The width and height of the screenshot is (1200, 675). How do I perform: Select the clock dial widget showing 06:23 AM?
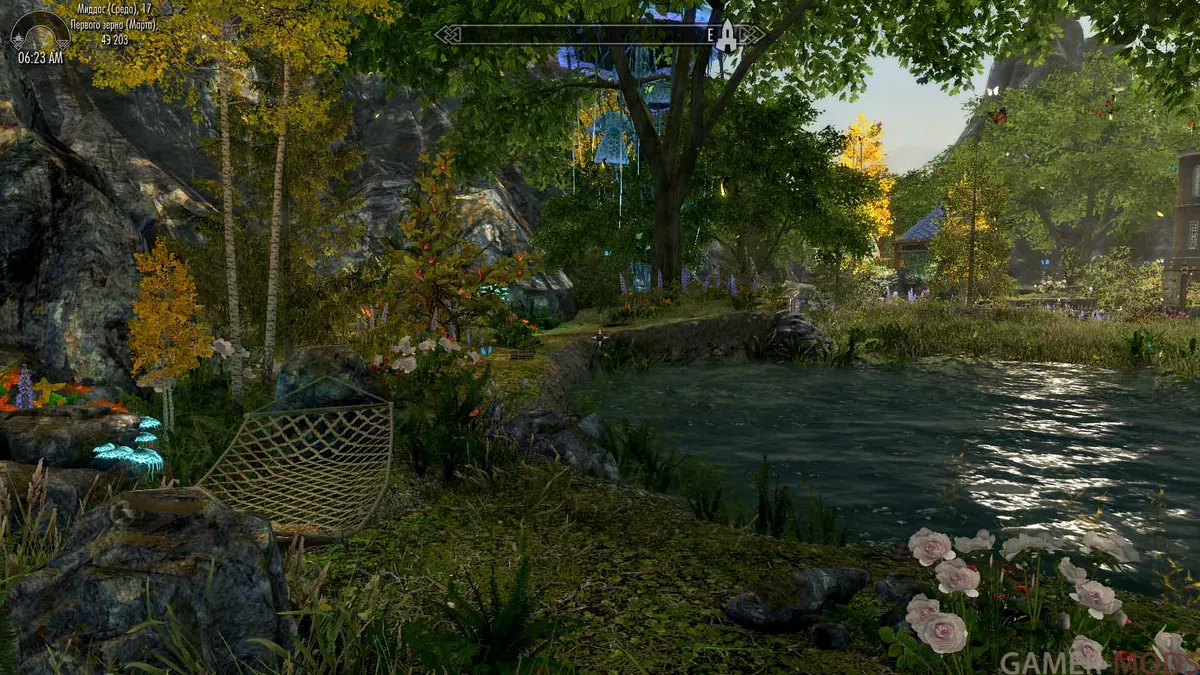tap(40, 32)
